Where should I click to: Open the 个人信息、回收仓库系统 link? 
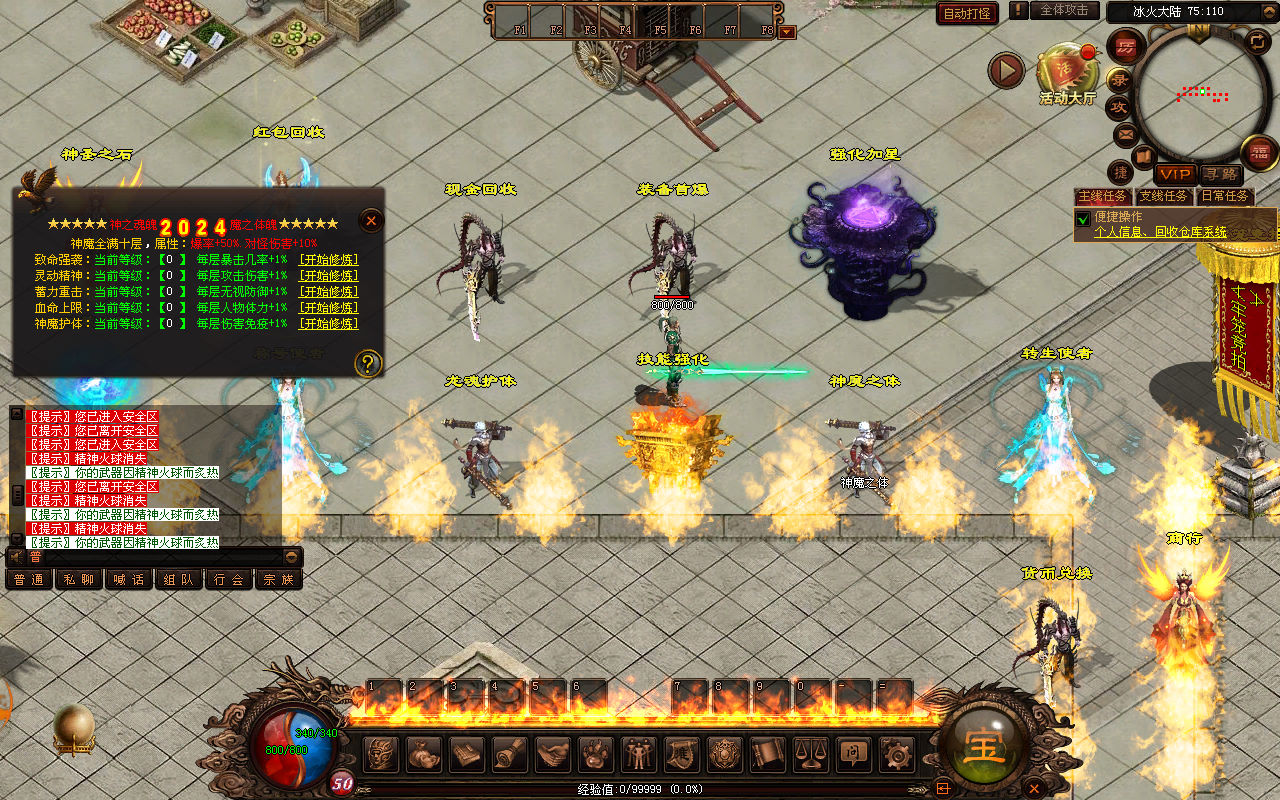1160,232
